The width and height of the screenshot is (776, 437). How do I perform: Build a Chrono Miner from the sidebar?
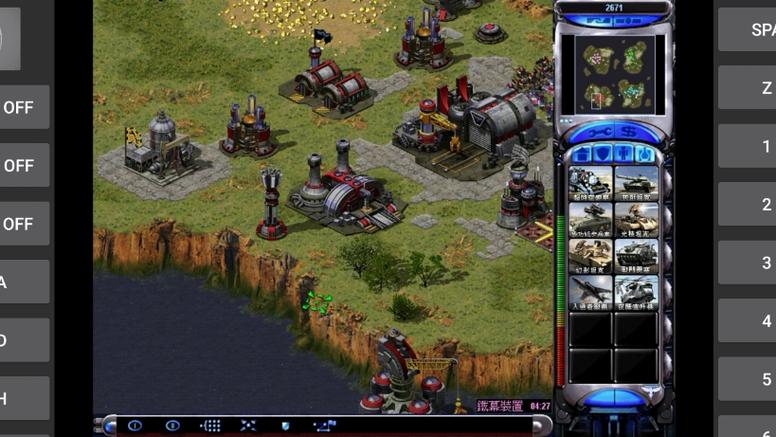590,184
